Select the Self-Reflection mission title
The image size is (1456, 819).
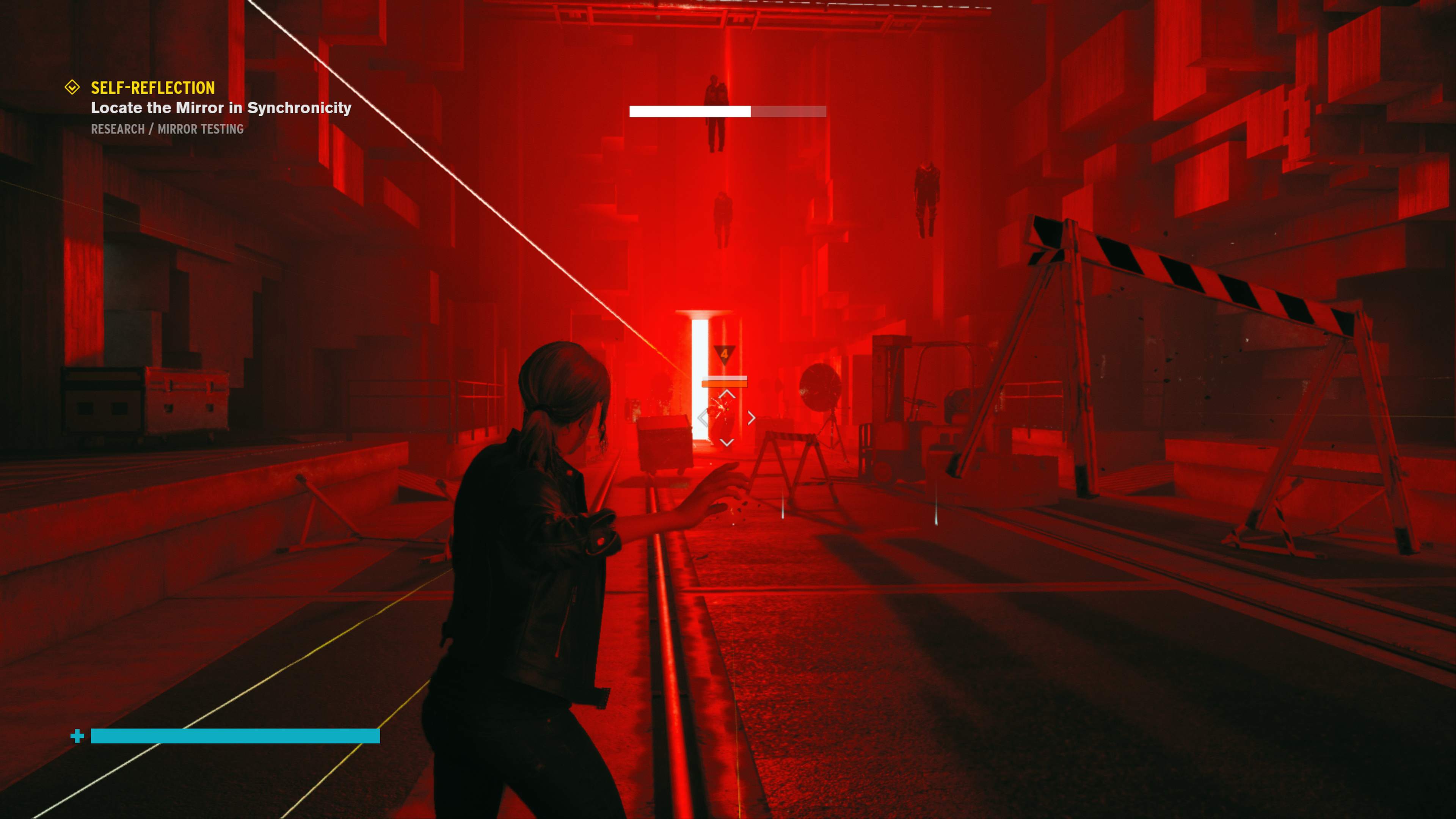152,88
